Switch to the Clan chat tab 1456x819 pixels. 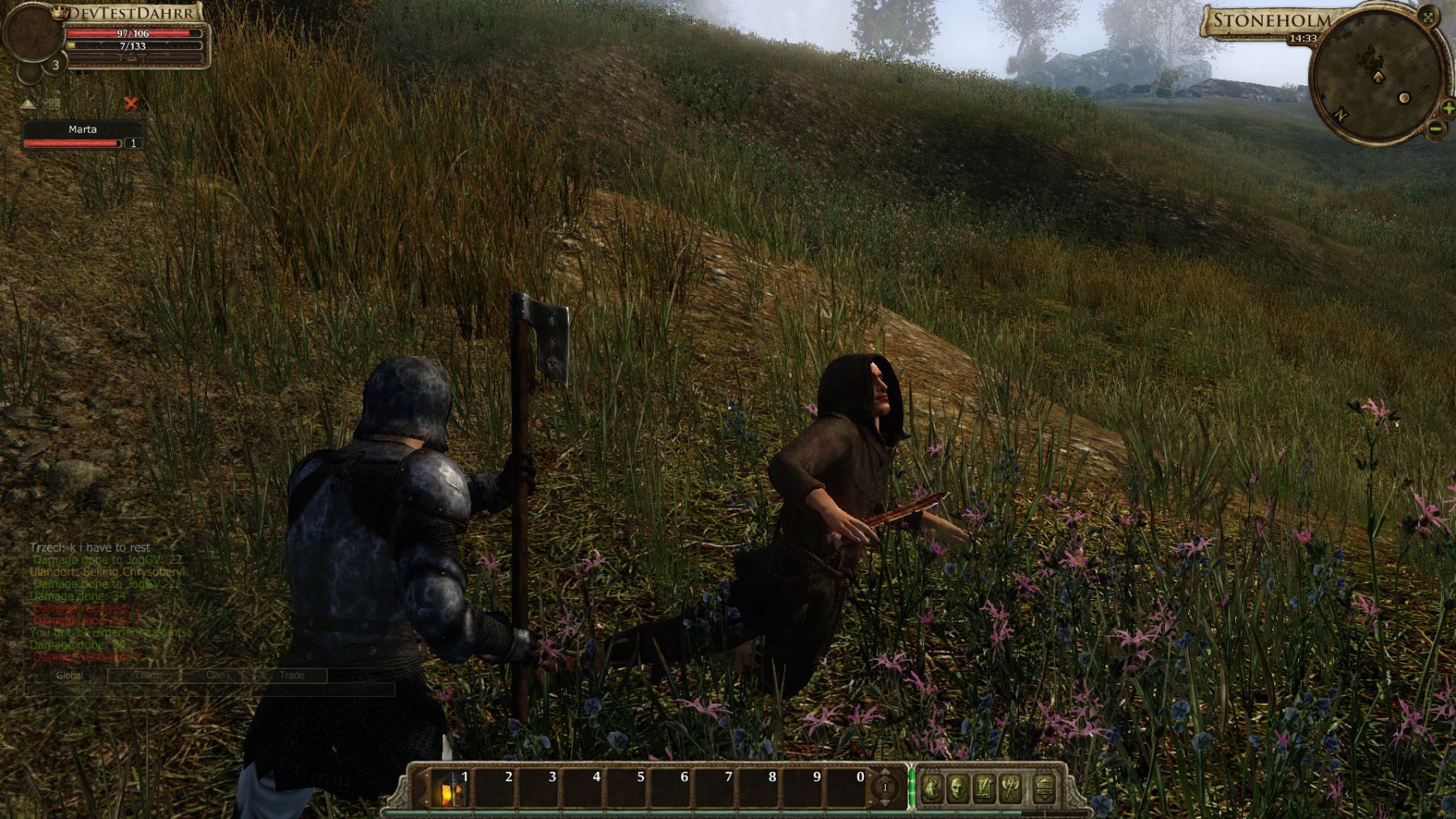[216, 675]
